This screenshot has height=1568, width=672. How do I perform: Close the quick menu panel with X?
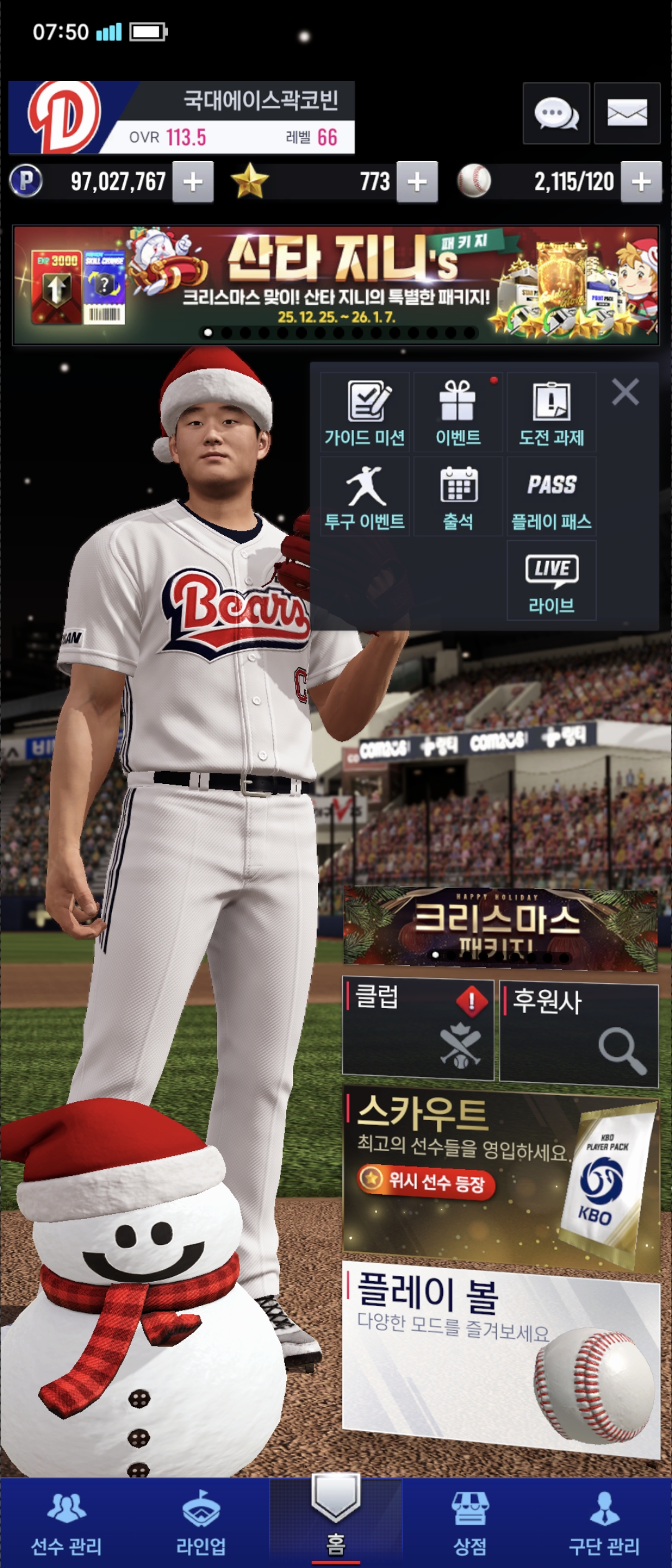[x=625, y=393]
